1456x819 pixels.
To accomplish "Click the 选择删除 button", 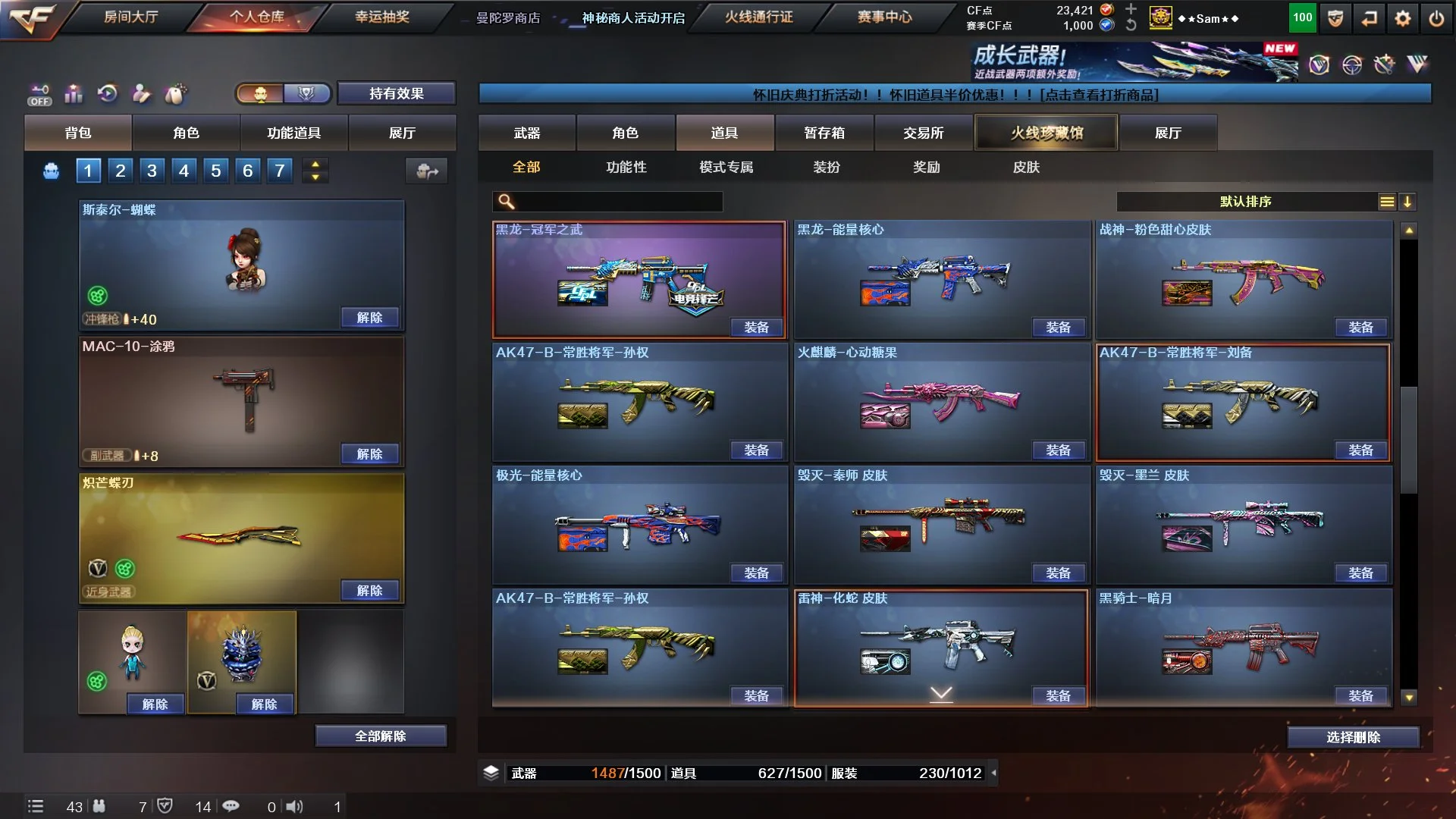I will tap(1353, 737).
